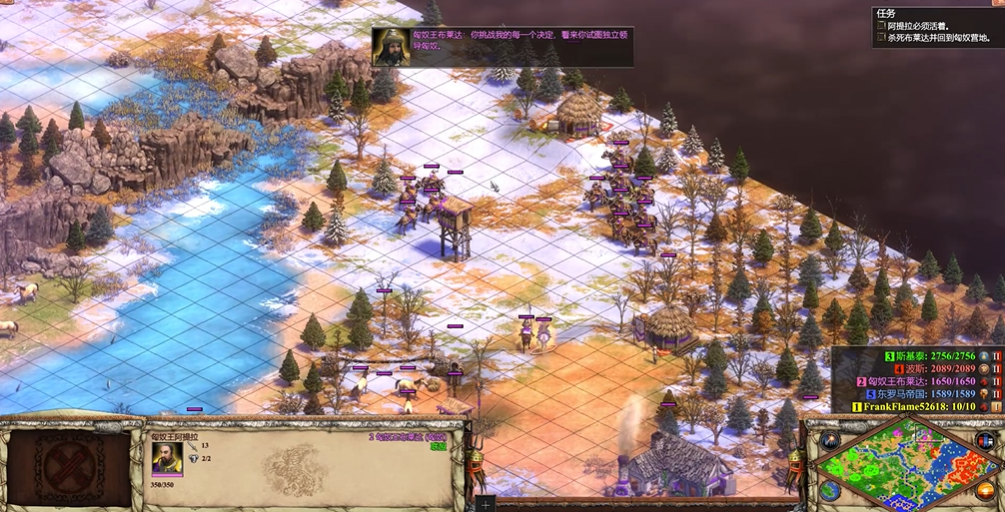Click the plus button below the info panel
Viewport: 1005px width, 512px height.
coord(485,504)
